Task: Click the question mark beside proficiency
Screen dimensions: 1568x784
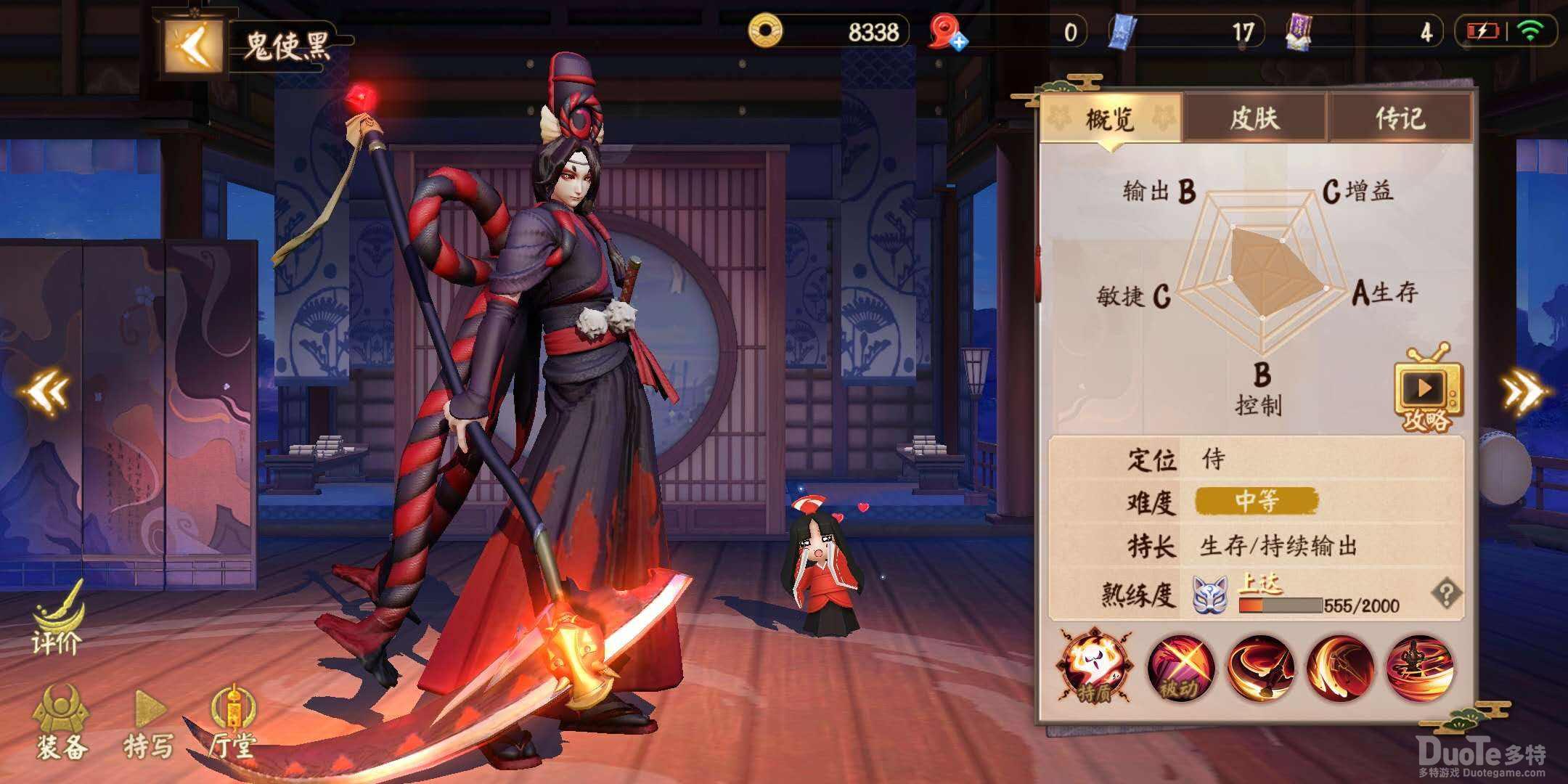Action: tap(1445, 595)
